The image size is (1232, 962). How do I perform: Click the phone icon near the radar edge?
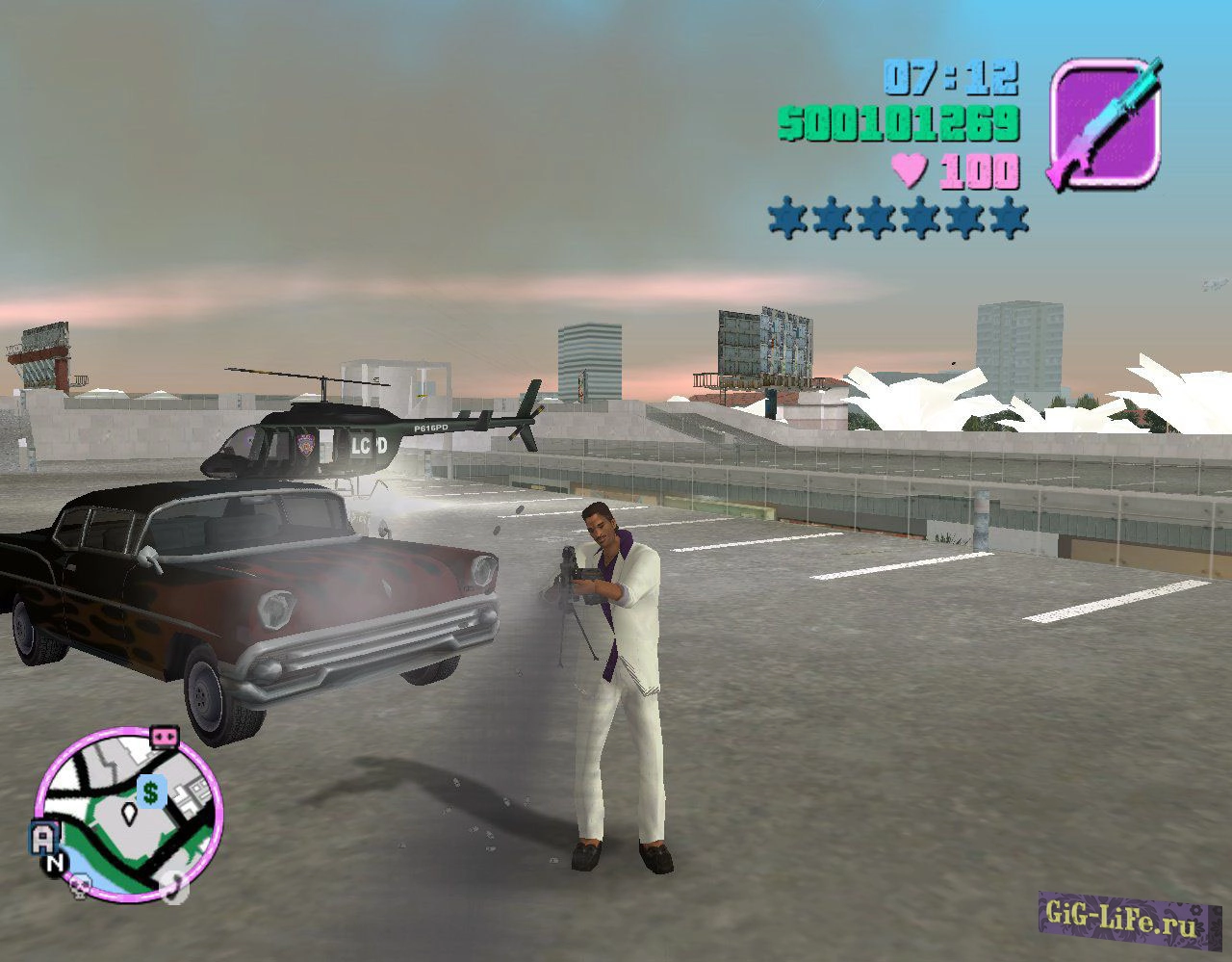coord(173,889)
